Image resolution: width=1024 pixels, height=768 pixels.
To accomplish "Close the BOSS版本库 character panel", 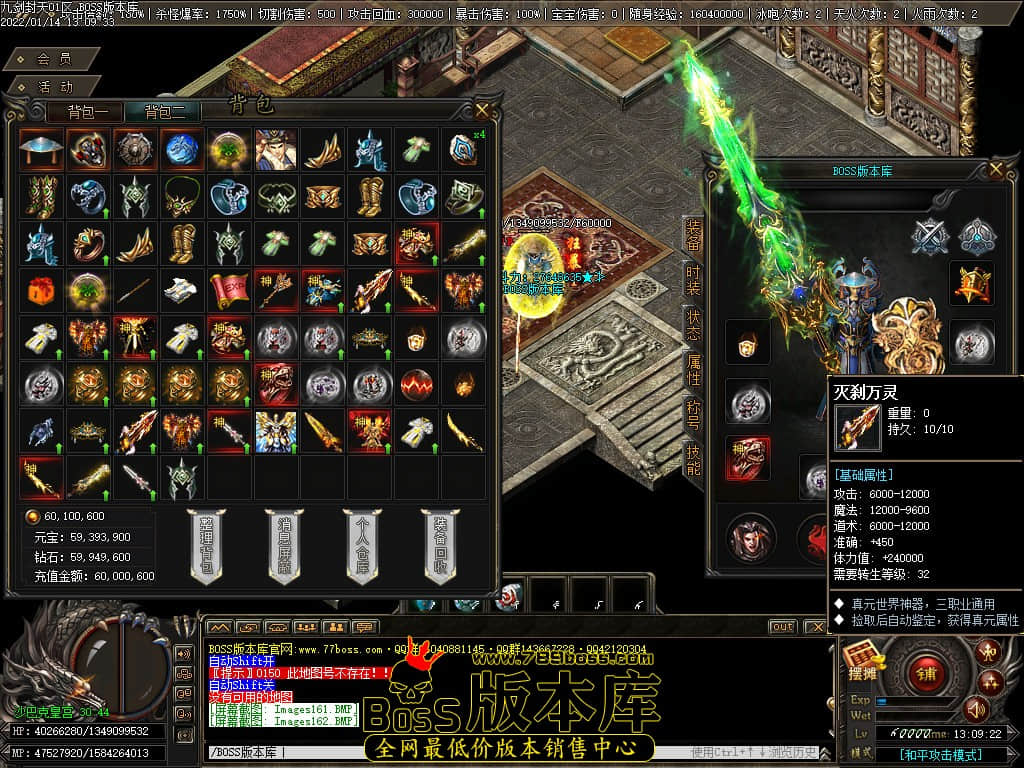I will (995, 170).
